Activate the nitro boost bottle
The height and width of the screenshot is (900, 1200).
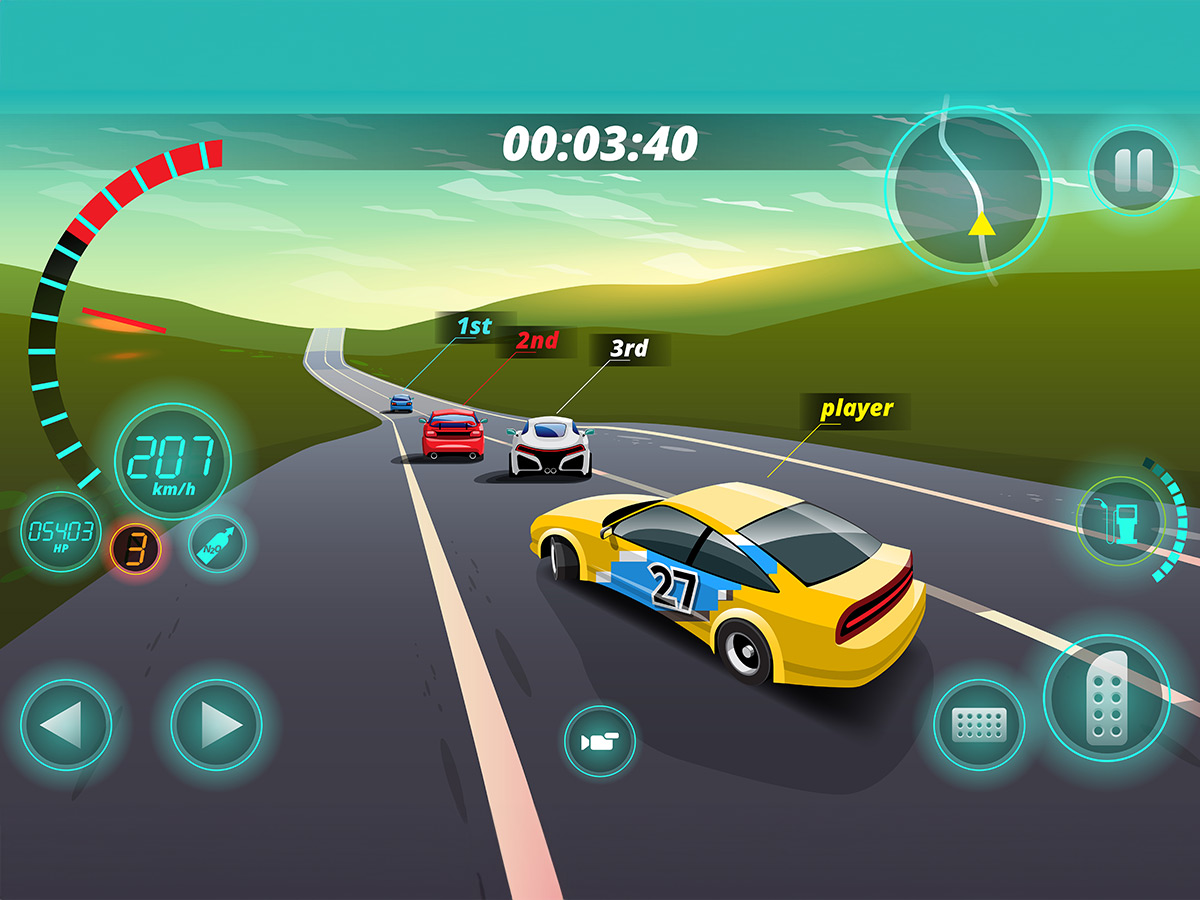tap(217, 544)
